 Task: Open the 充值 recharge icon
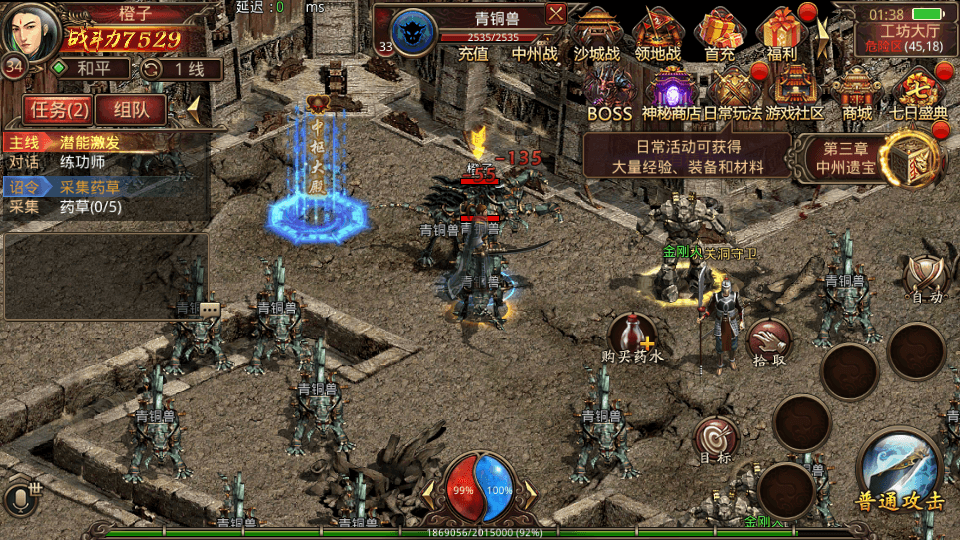[473, 53]
